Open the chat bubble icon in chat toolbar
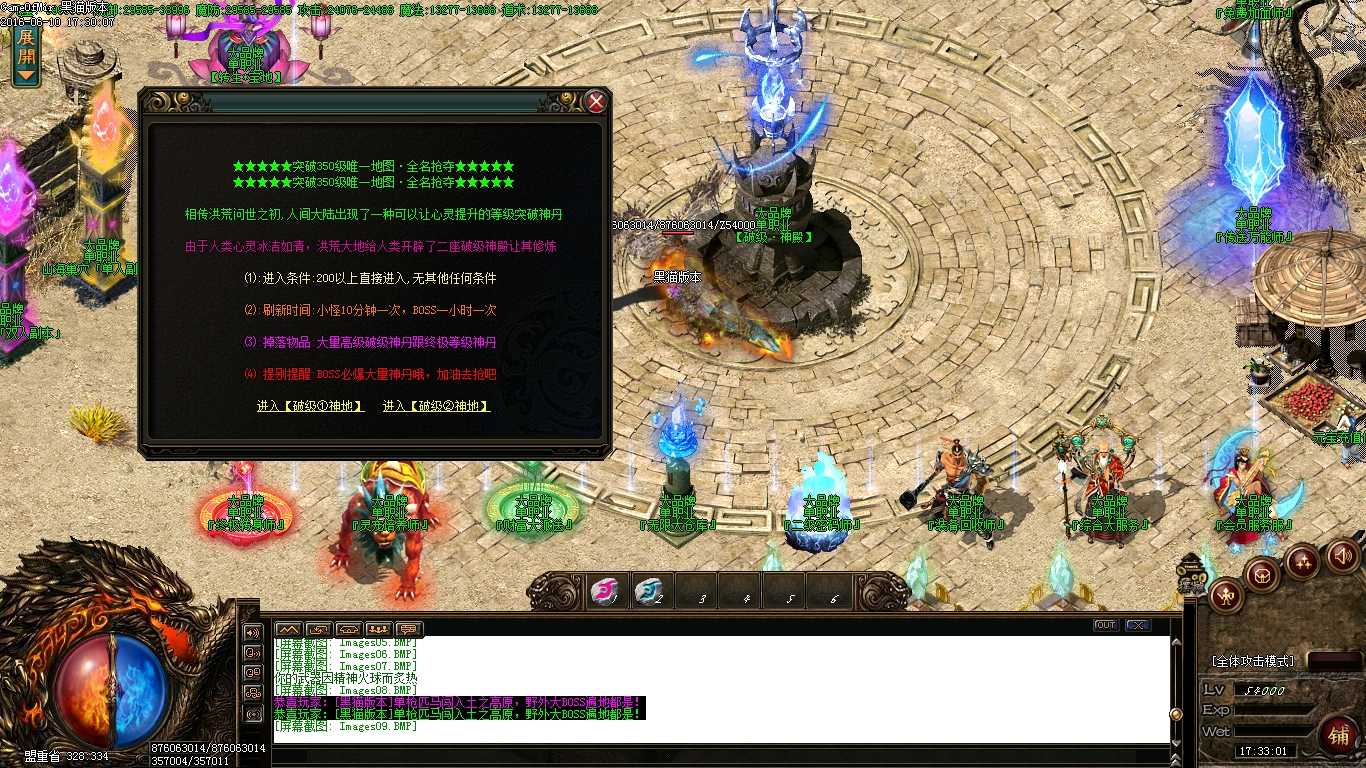 [408, 630]
